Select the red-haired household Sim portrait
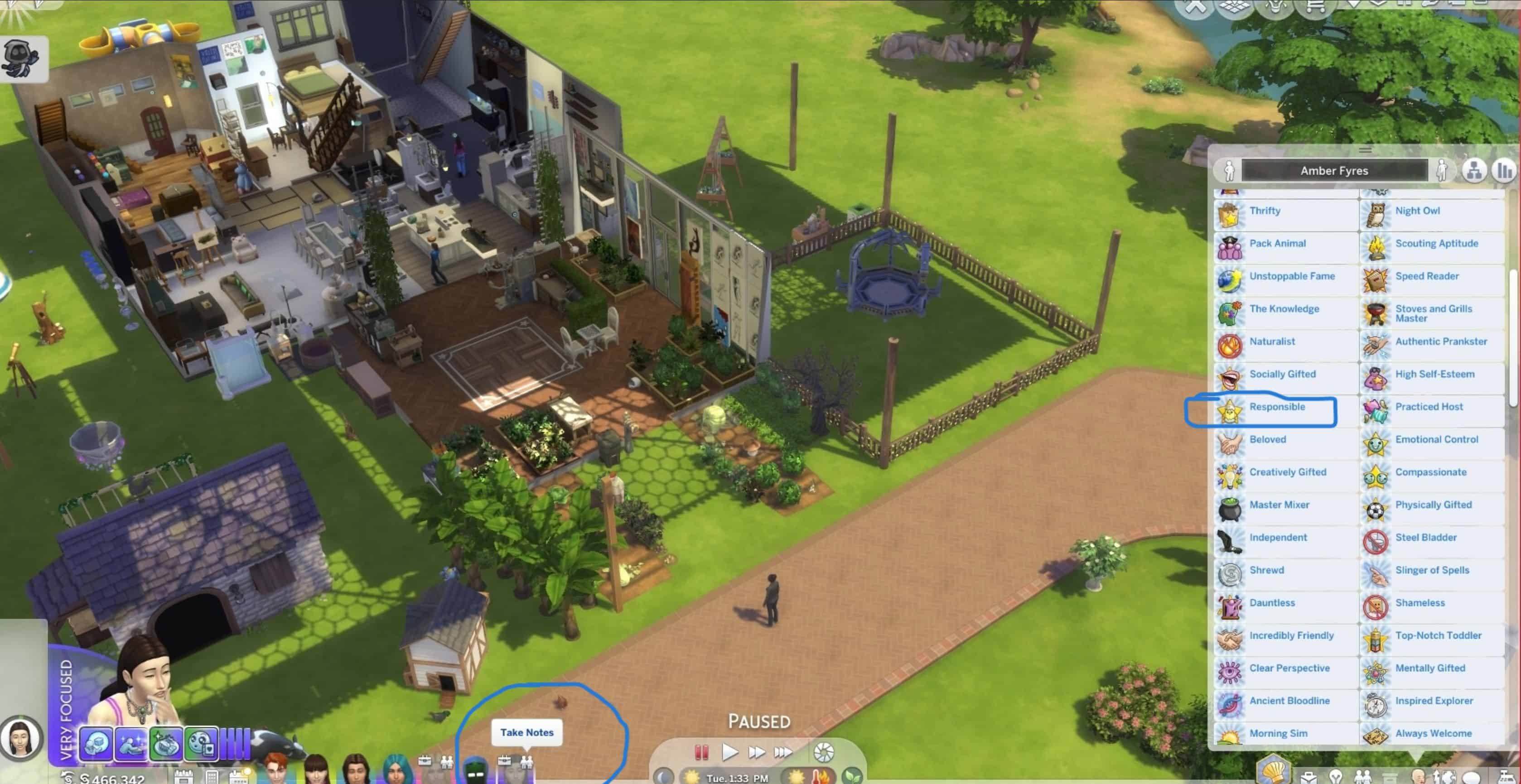The image size is (1521, 784). [275, 769]
